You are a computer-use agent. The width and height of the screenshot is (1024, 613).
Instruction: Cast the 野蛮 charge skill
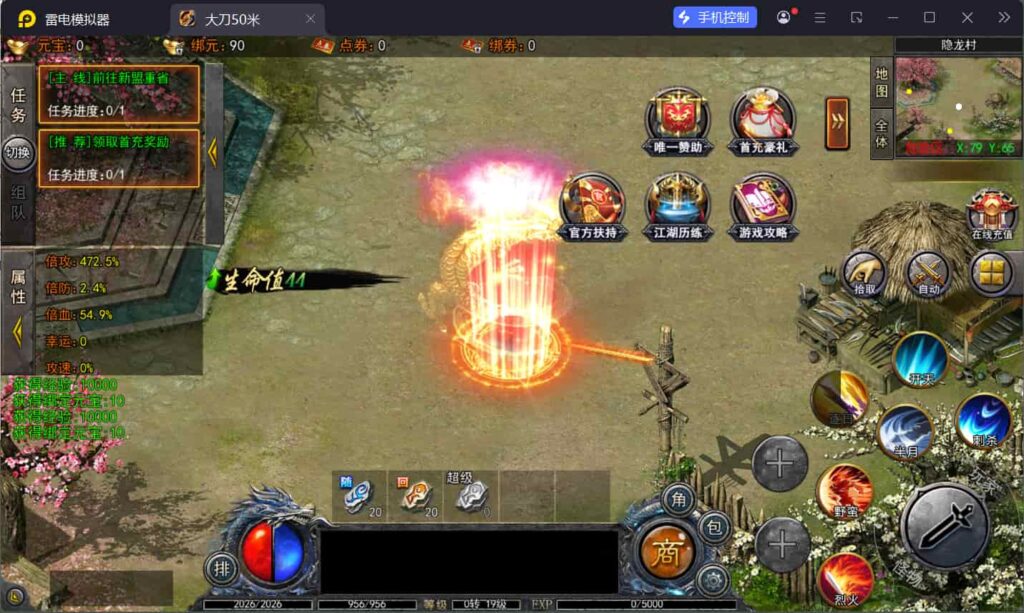845,491
